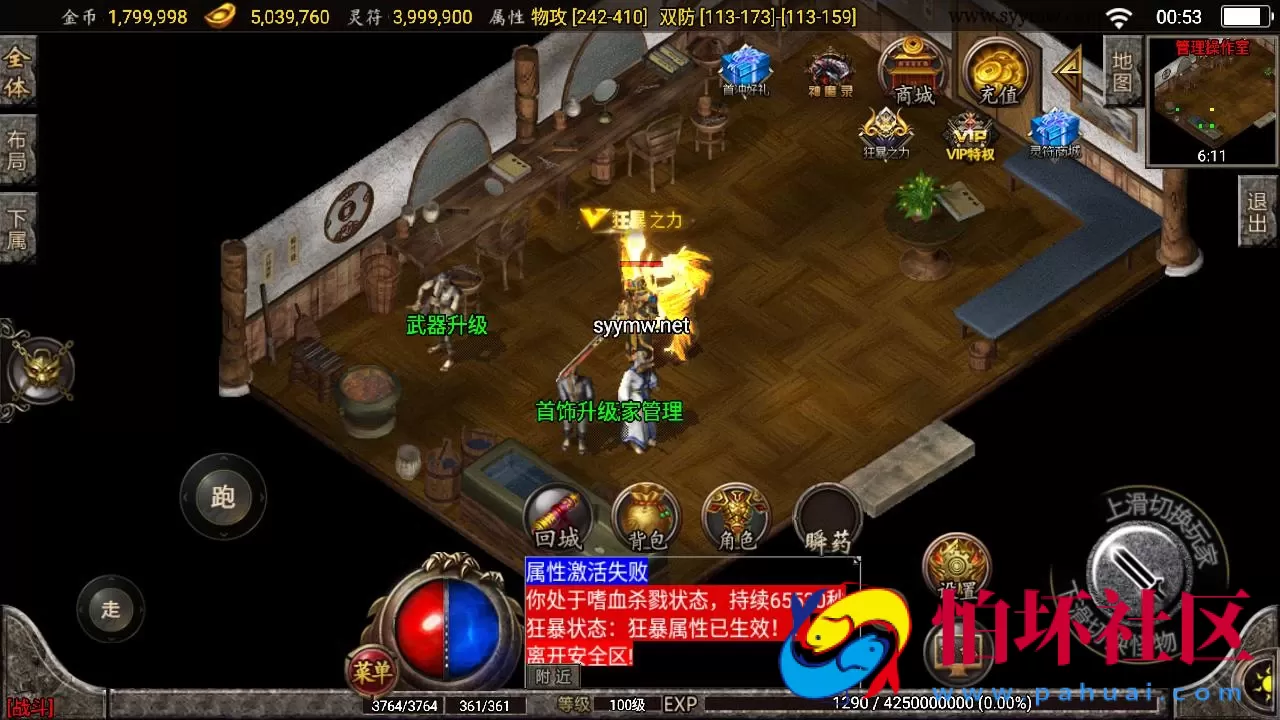
Task: Select the 角色 character icon
Action: (736, 515)
